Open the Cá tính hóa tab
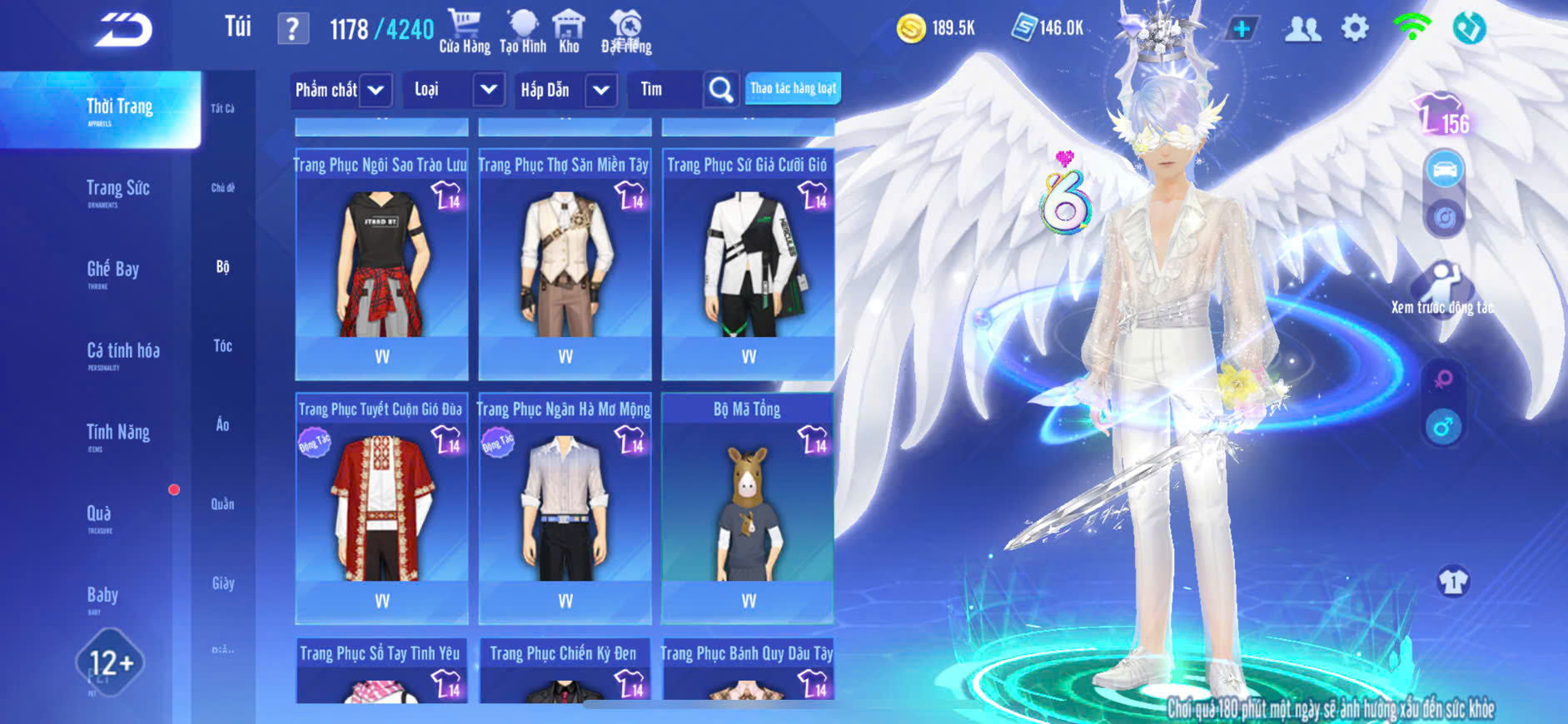The image size is (1568, 724). pos(122,353)
